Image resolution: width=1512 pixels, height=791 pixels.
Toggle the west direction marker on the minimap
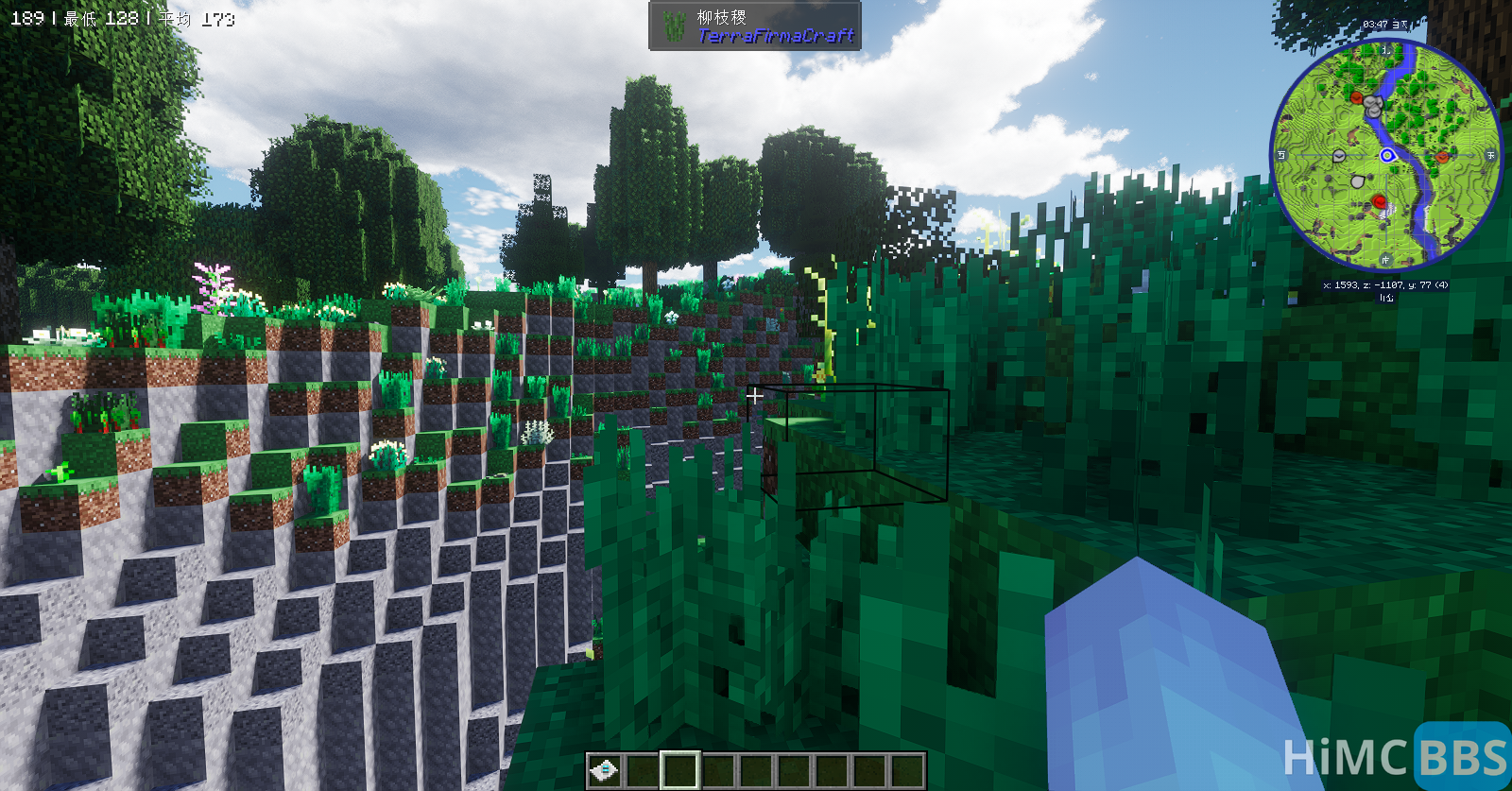tap(1280, 153)
